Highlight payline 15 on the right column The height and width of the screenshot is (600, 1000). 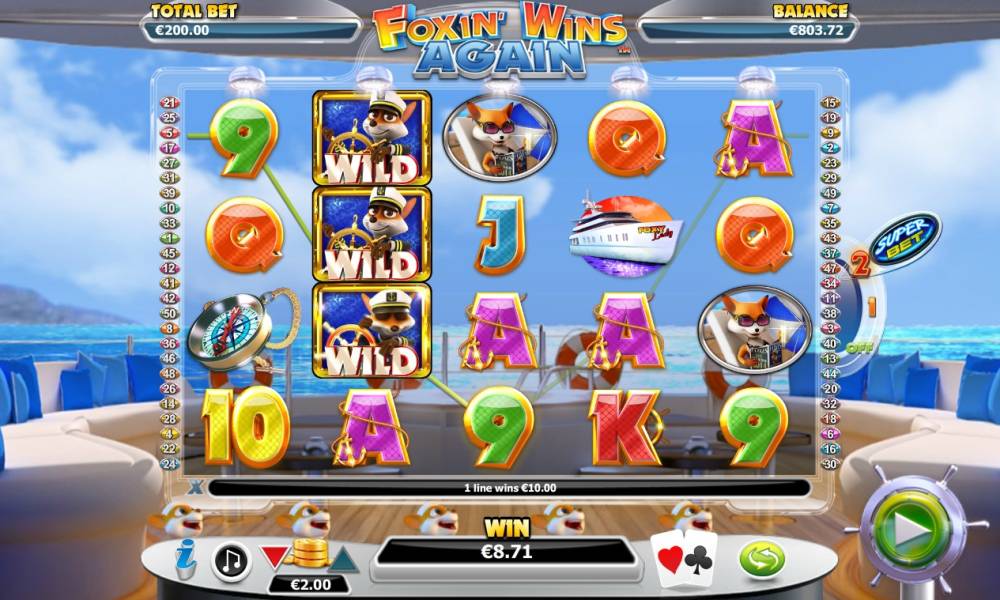[x=829, y=102]
